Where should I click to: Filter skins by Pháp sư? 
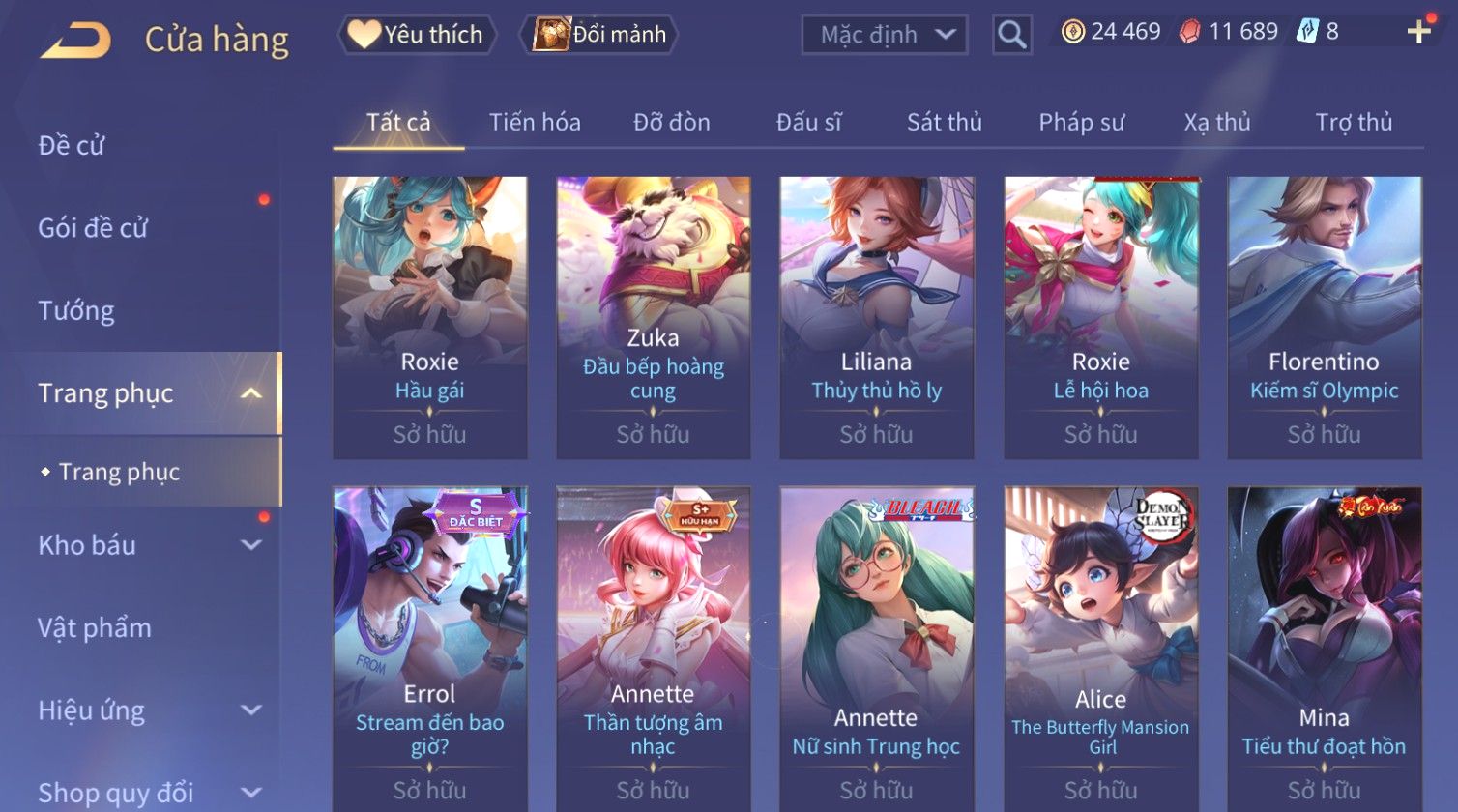click(x=1081, y=123)
